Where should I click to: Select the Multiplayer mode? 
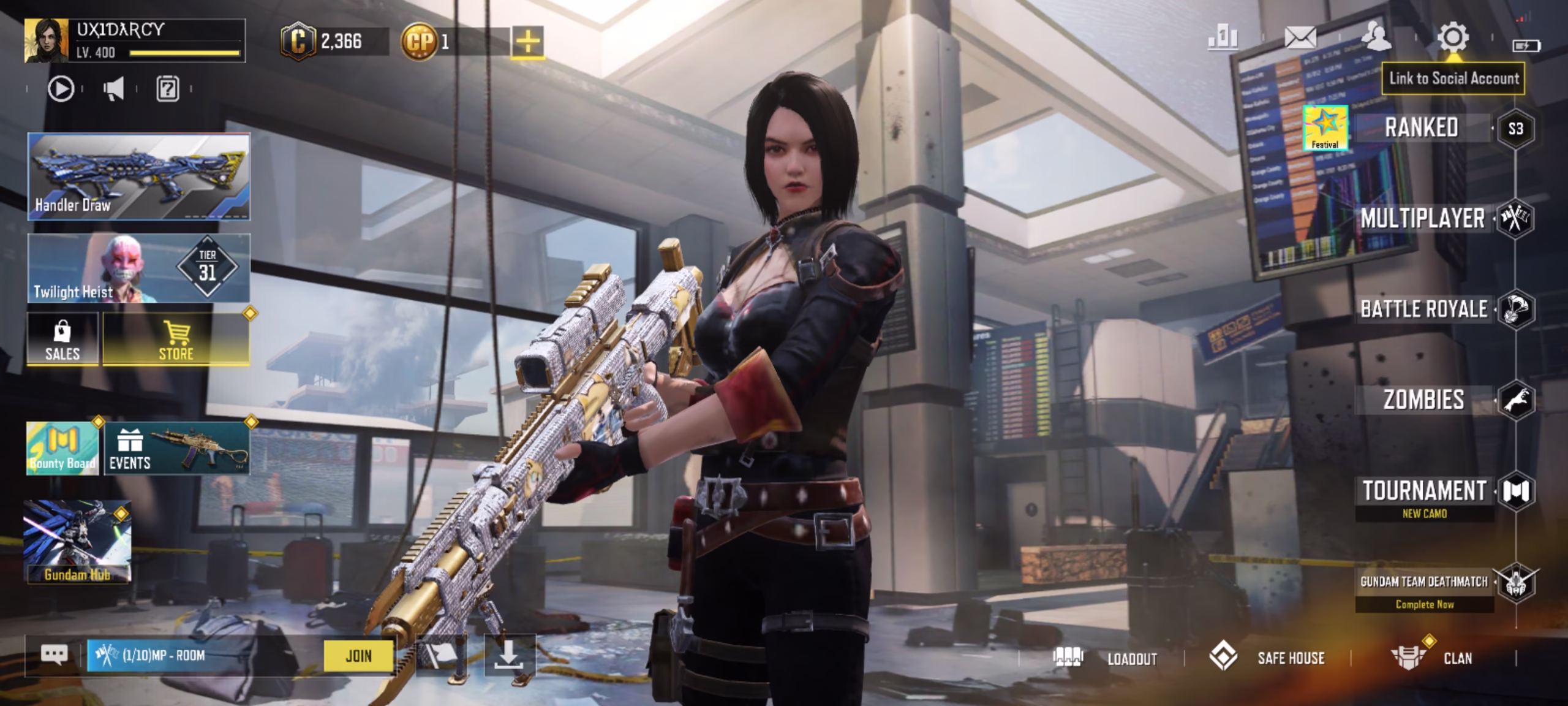click(x=1422, y=219)
